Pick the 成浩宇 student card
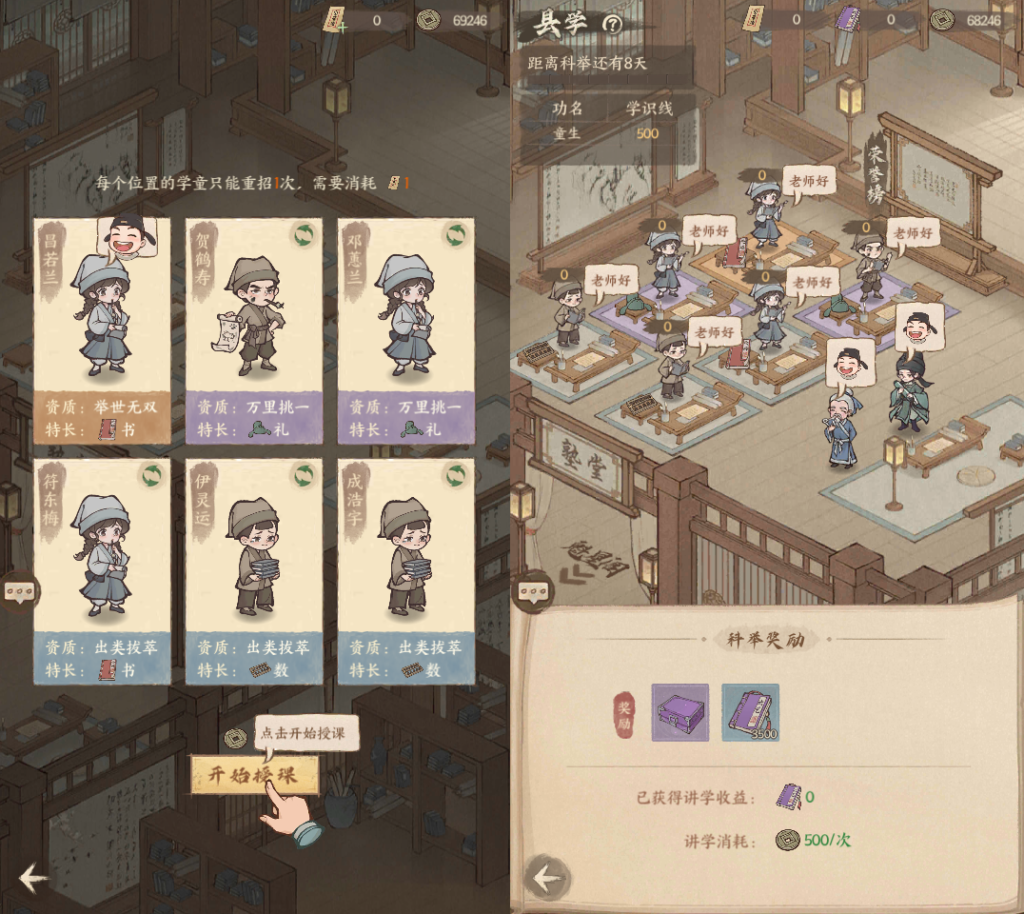1024x914 pixels. tap(406, 571)
